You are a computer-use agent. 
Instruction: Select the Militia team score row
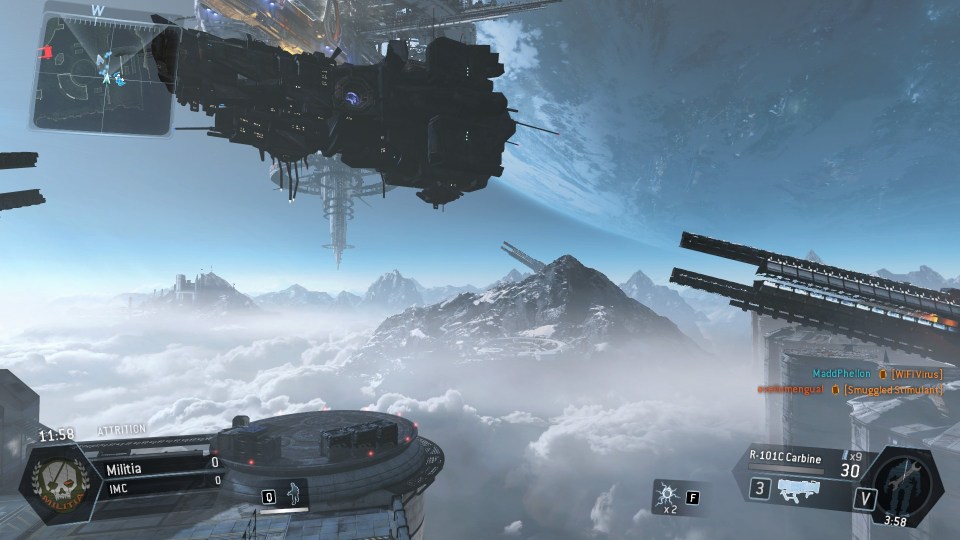tap(161, 463)
